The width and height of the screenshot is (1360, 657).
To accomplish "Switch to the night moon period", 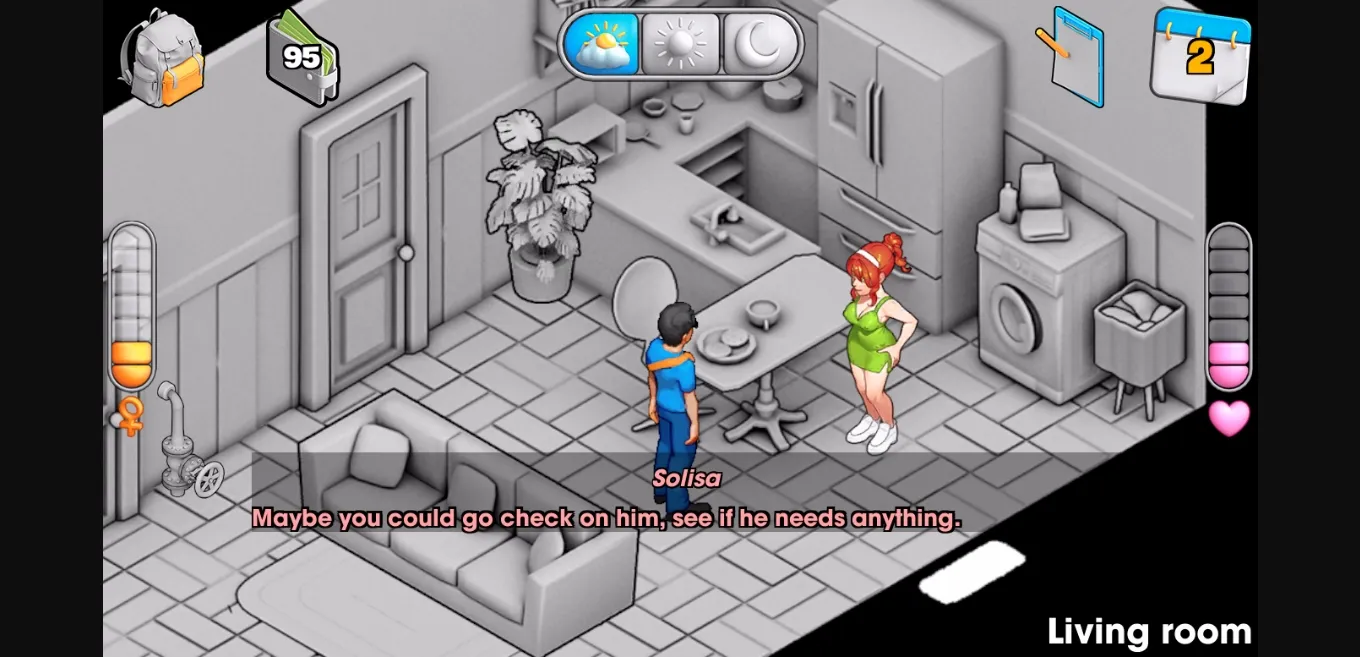I will coord(760,45).
